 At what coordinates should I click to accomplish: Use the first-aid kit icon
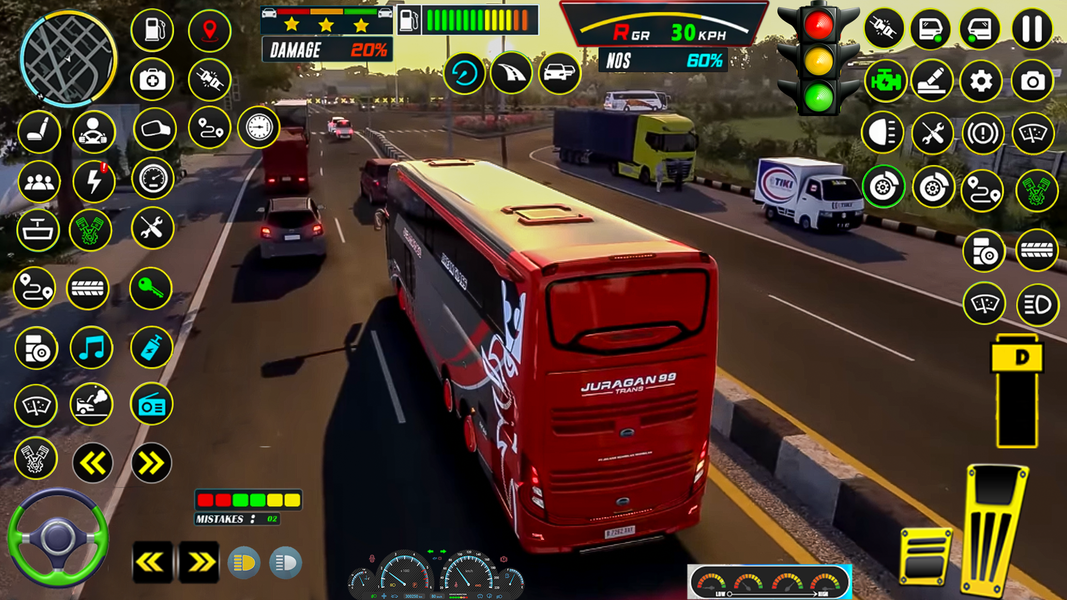coord(152,79)
